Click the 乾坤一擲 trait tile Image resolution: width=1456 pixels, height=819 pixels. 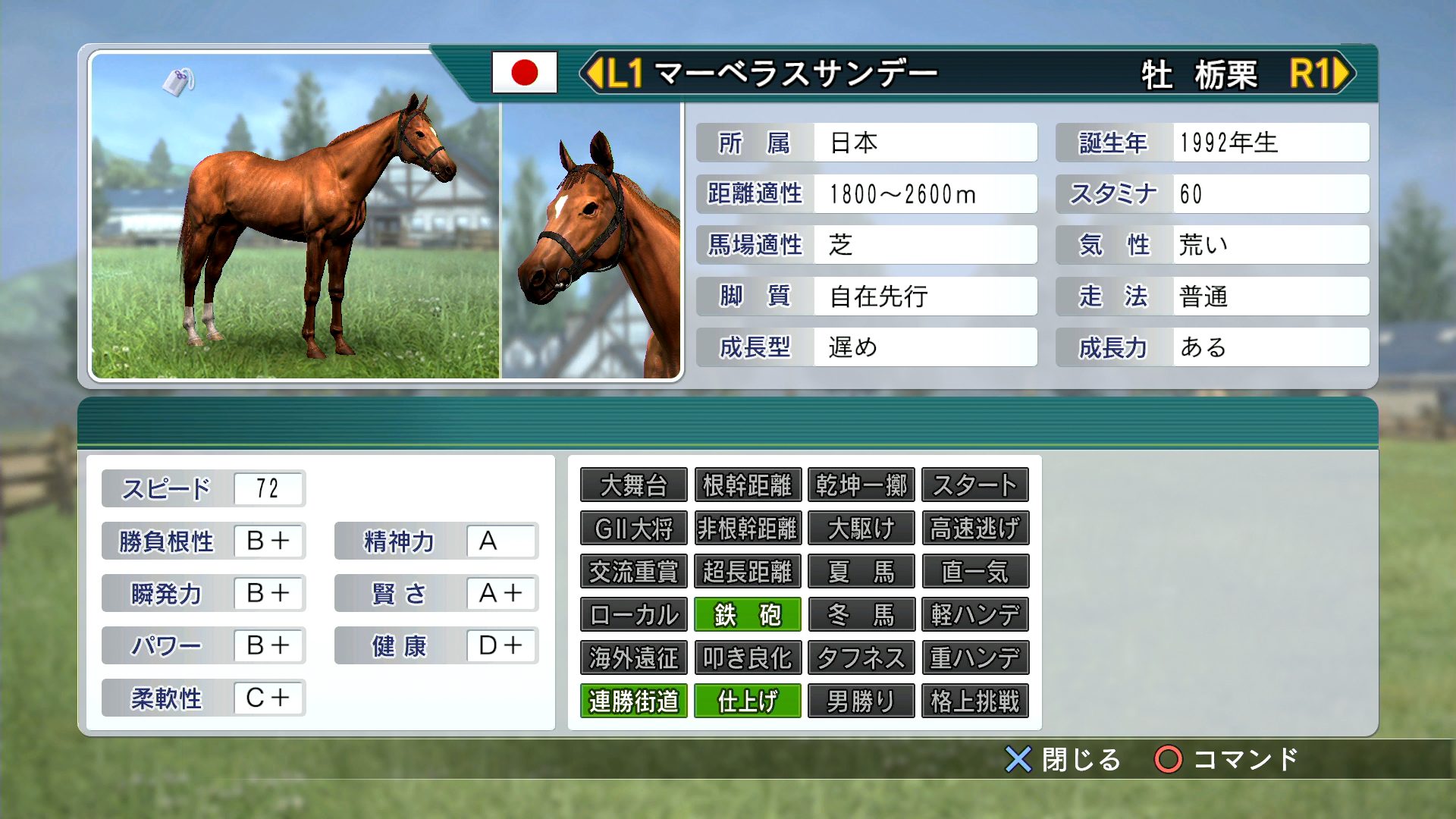pos(861,485)
